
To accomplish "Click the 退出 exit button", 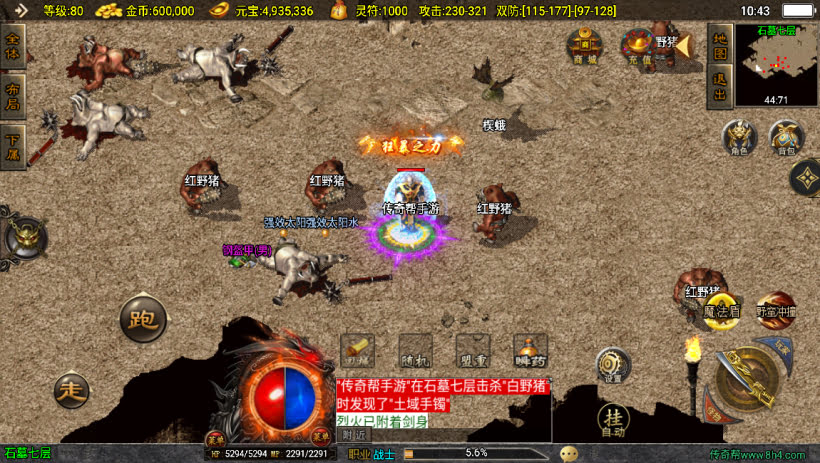I will coord(719,87).
